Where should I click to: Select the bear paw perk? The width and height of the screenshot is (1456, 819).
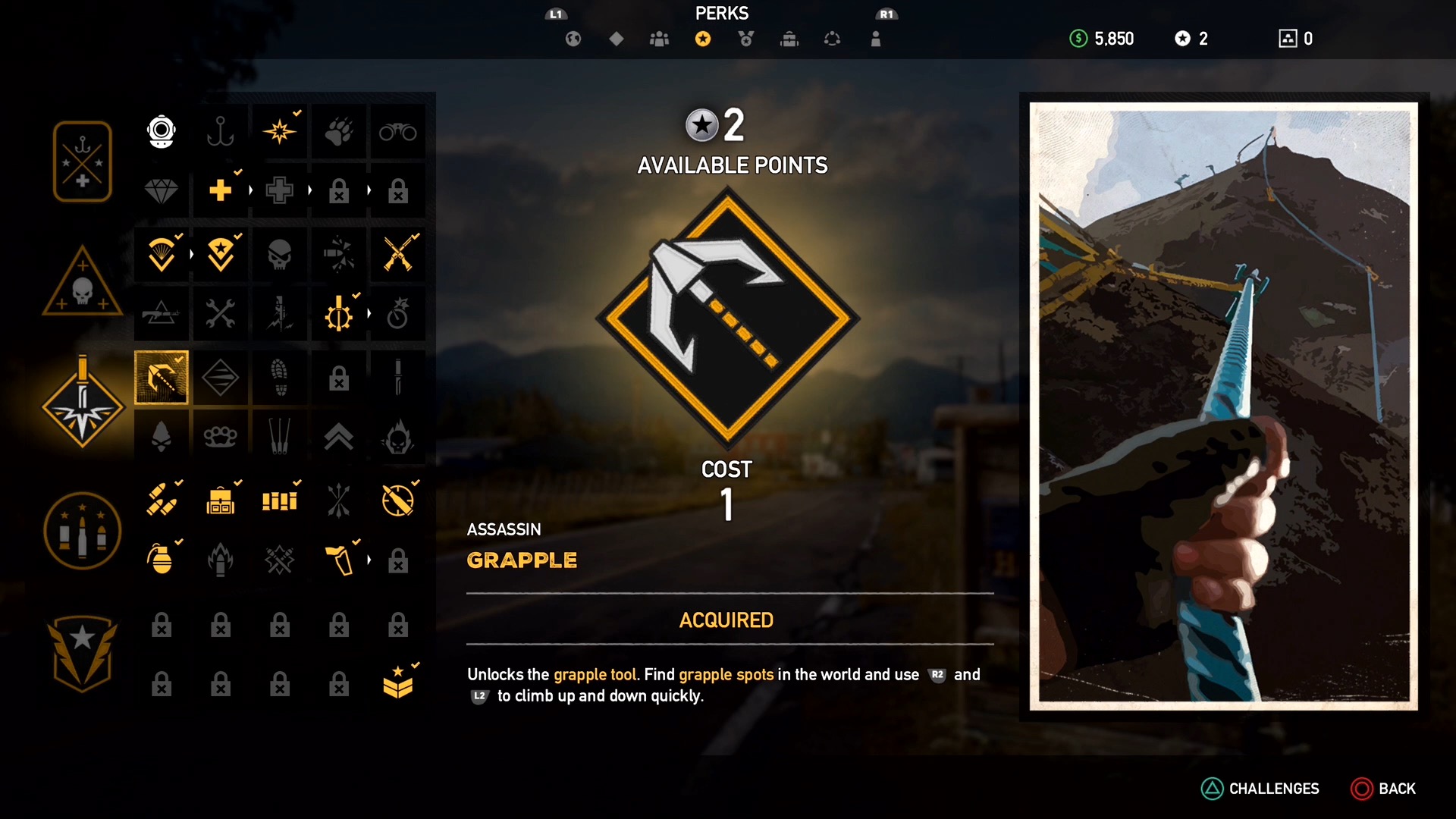coord(338,131)
